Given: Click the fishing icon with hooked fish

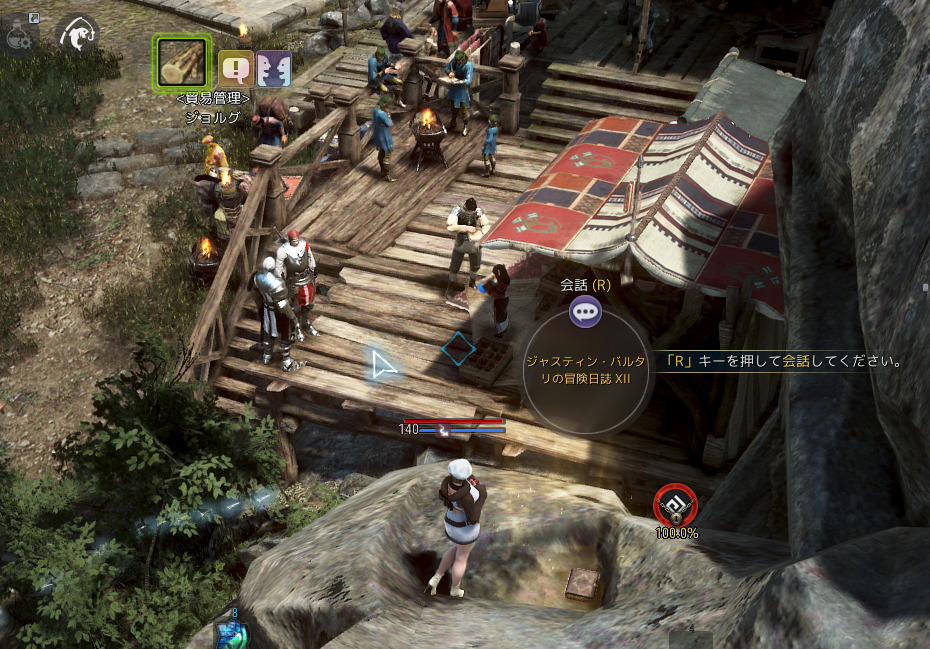Looking at the screenshot, I should coord(76,35).
